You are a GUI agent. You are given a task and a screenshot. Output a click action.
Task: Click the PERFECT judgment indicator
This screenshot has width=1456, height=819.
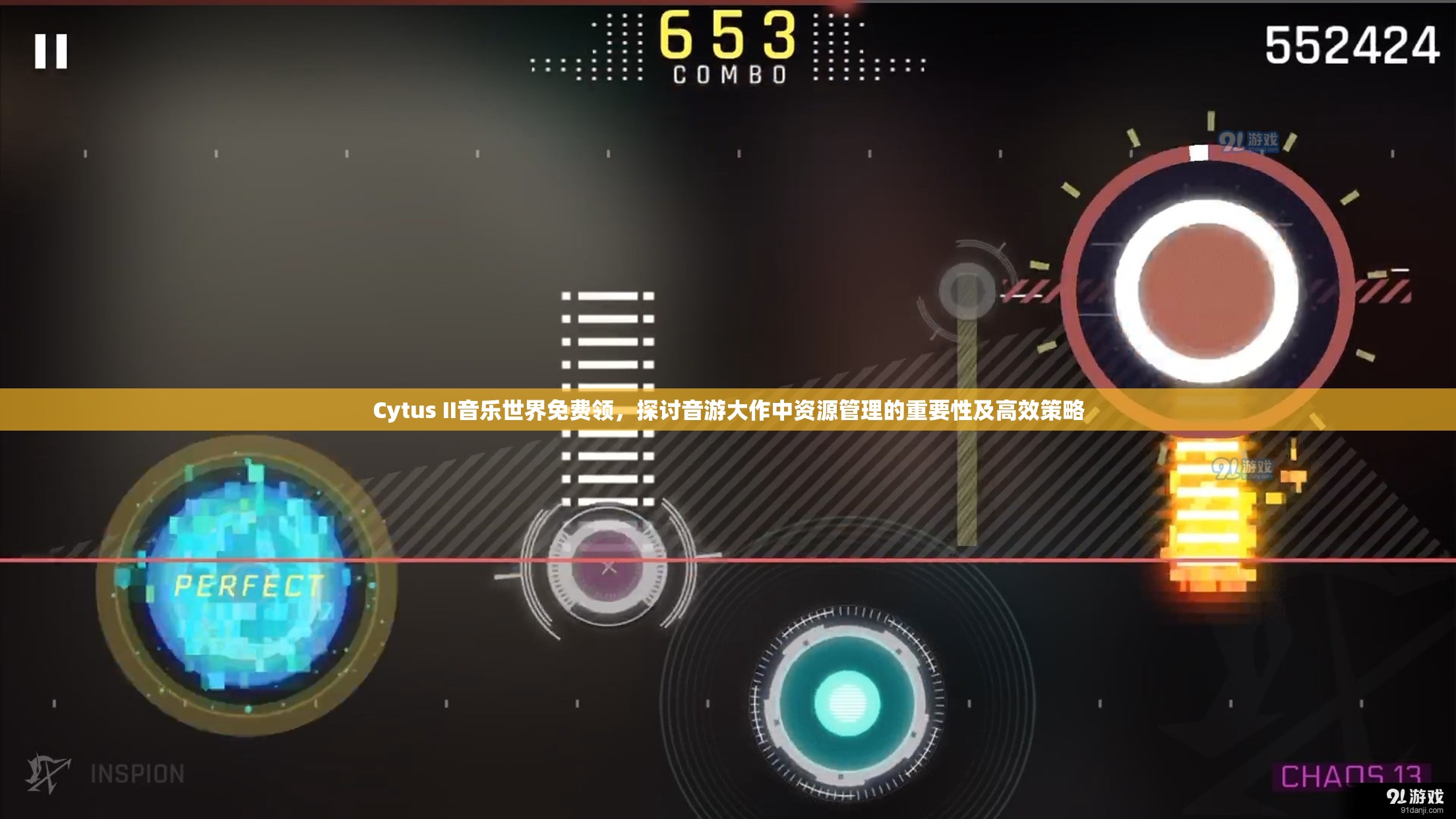[x=247, y=584]
